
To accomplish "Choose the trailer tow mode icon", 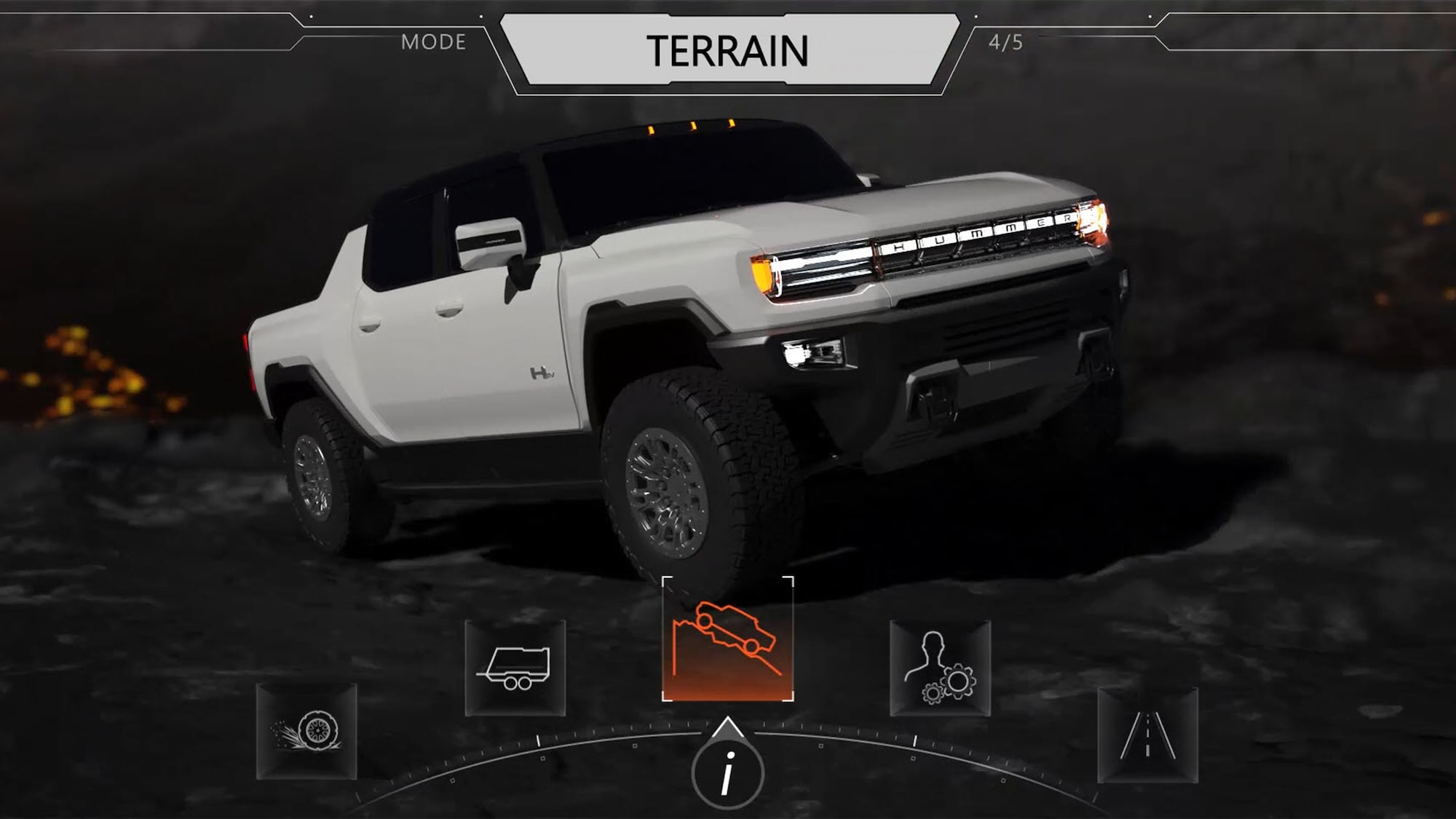I will 515,668.
